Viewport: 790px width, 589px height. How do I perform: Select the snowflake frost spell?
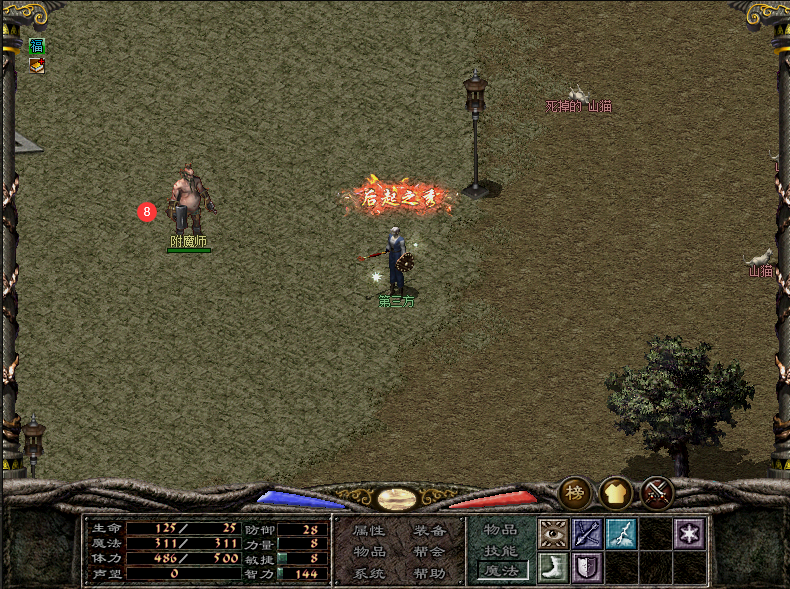pos(689,533)
